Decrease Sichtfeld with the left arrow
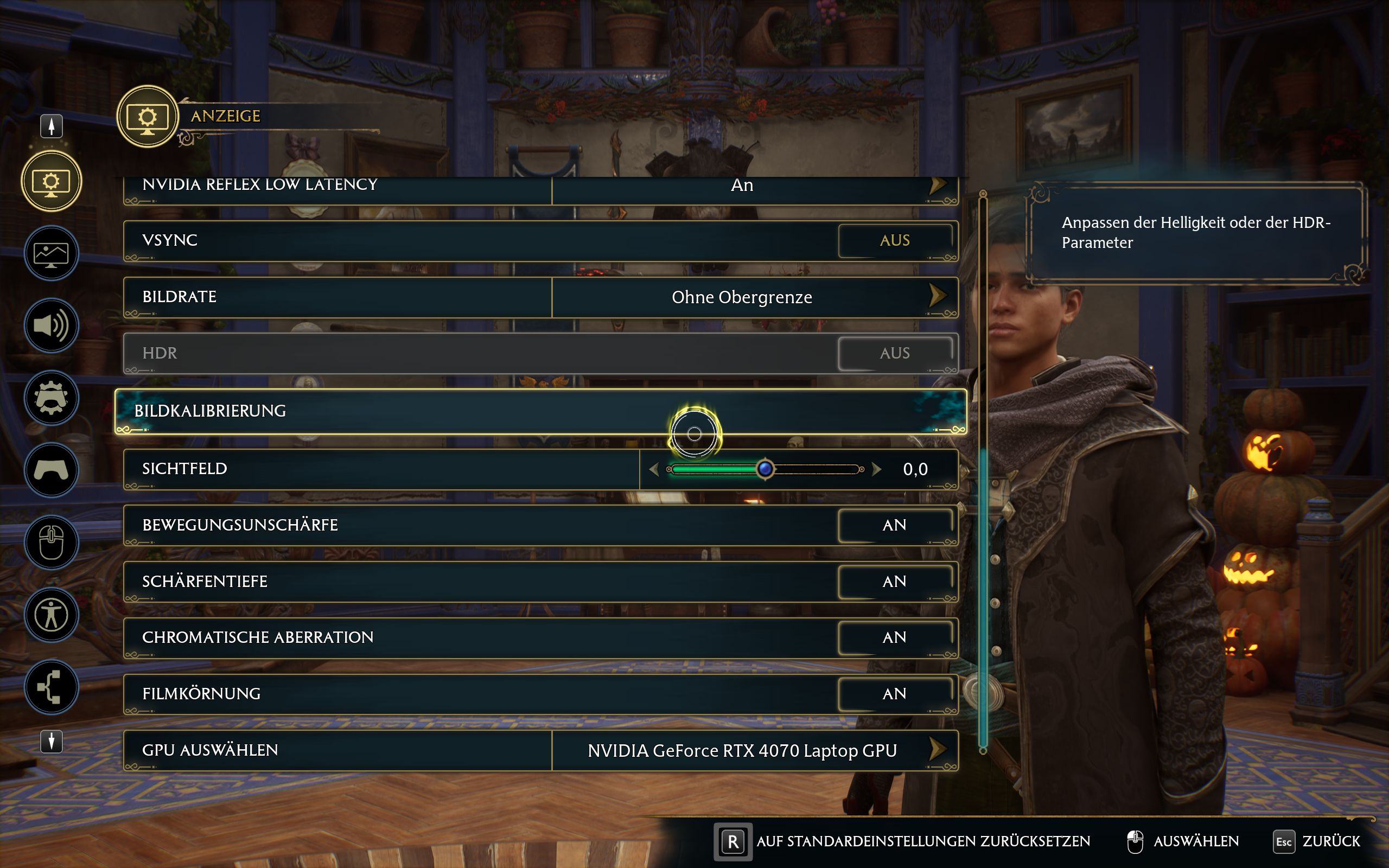1389x868 pixels. 654,470
